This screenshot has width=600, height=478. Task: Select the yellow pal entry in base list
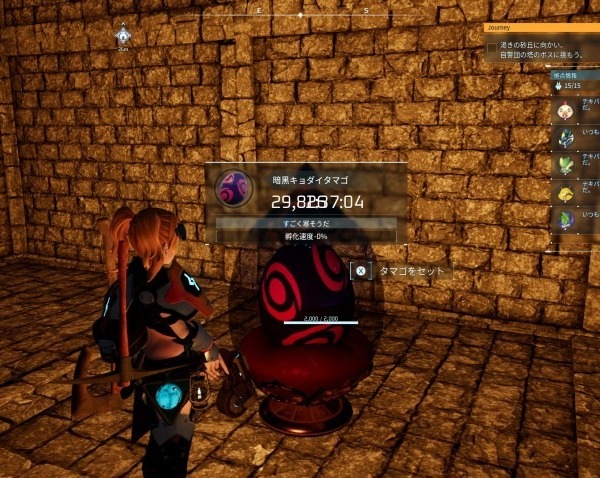coord(566,191)
